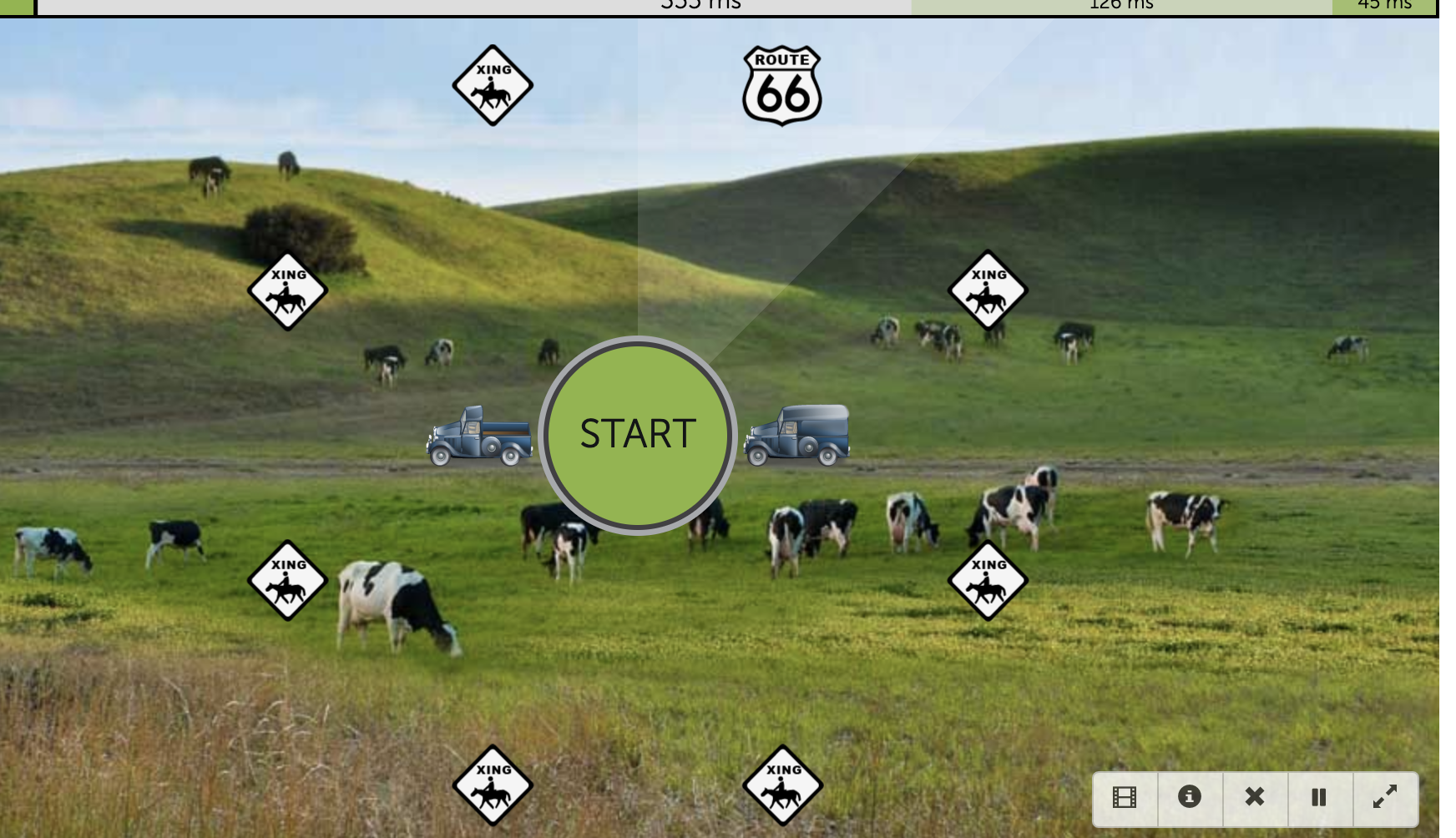Click the green START button
1456x838 pixels.
click(638, 434)
